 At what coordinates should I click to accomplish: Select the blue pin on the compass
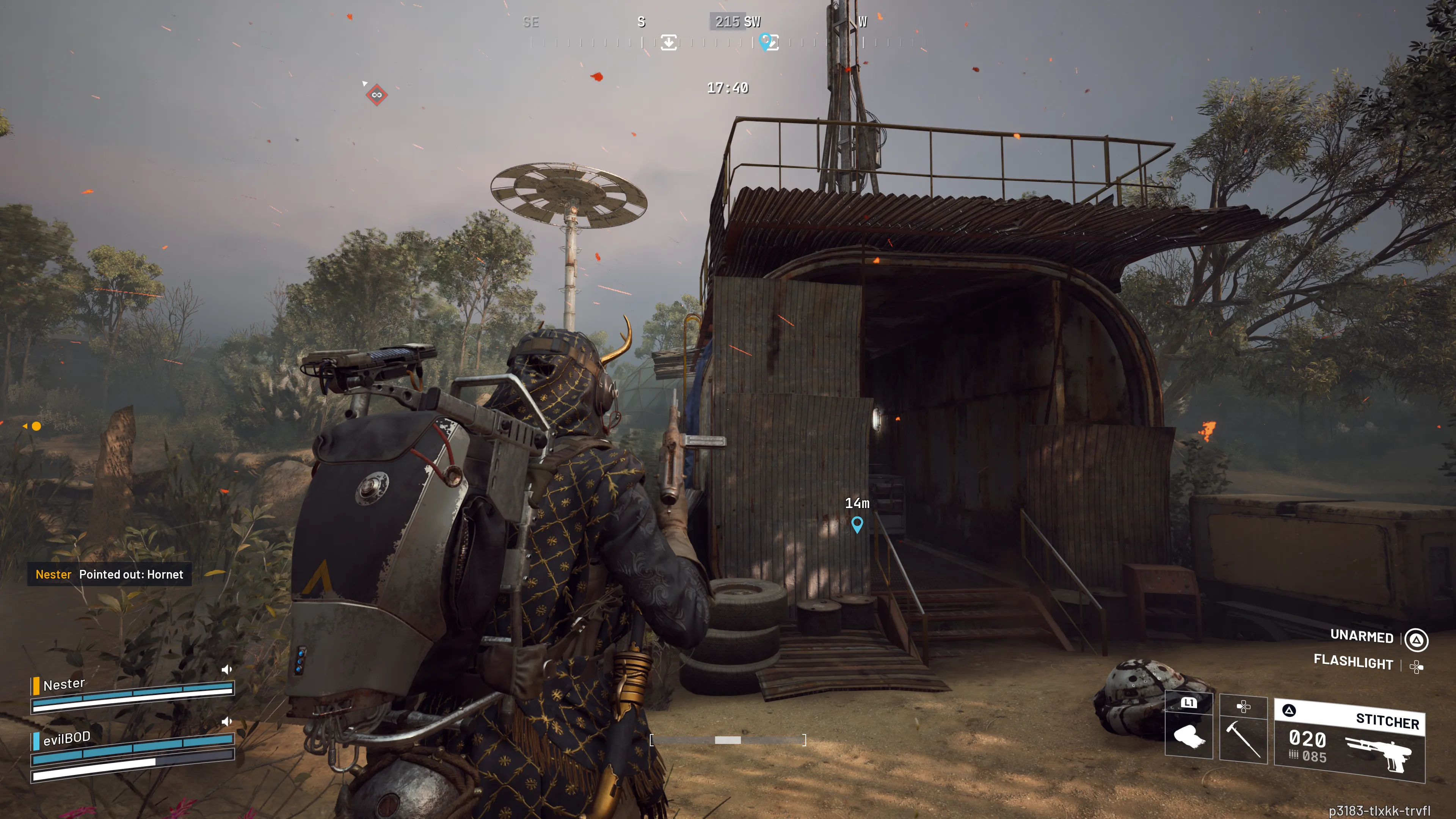point(765,41)
